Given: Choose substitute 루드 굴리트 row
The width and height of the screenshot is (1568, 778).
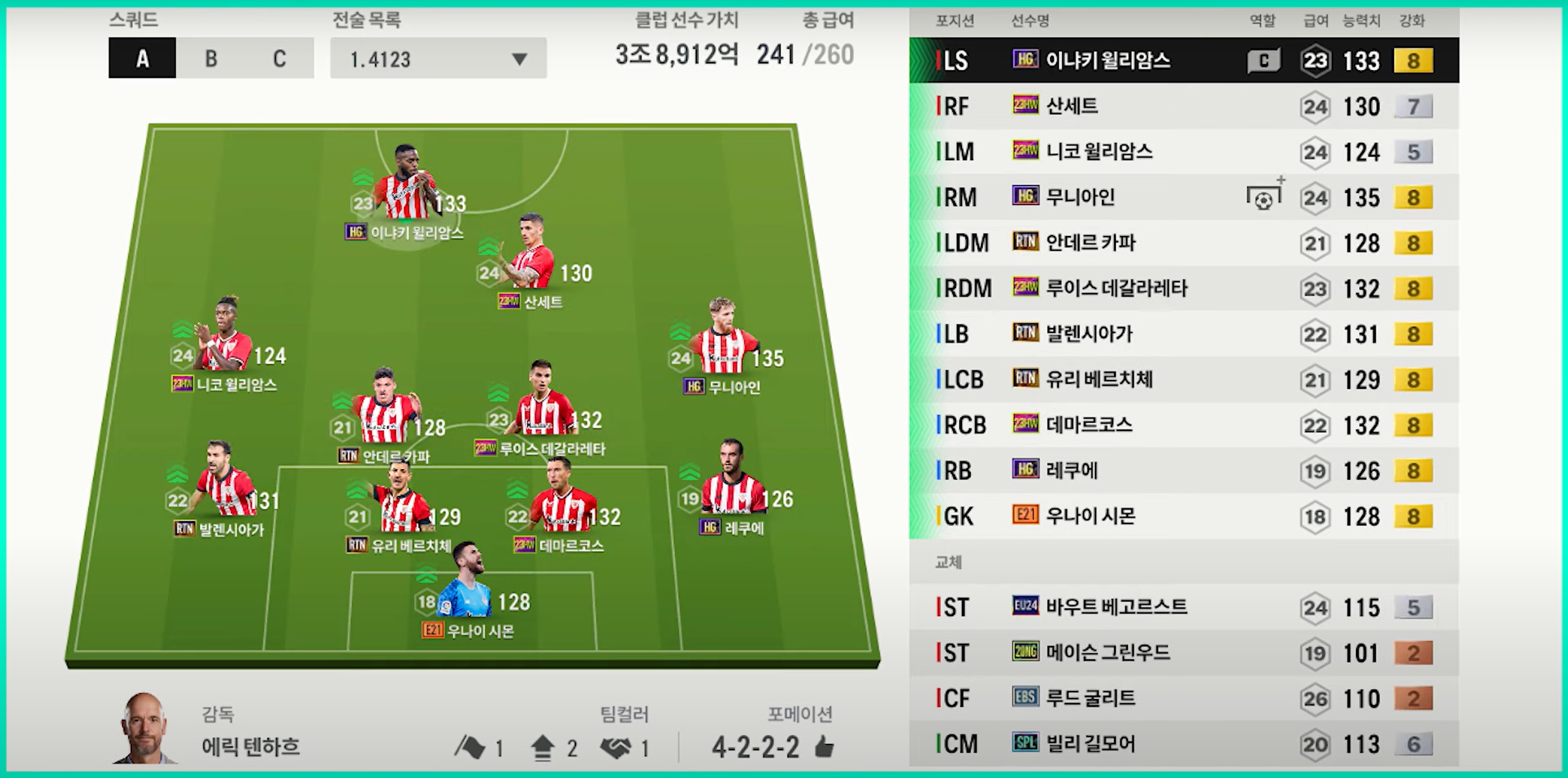Looking at the screenshot, I should tap(1183, 699).
